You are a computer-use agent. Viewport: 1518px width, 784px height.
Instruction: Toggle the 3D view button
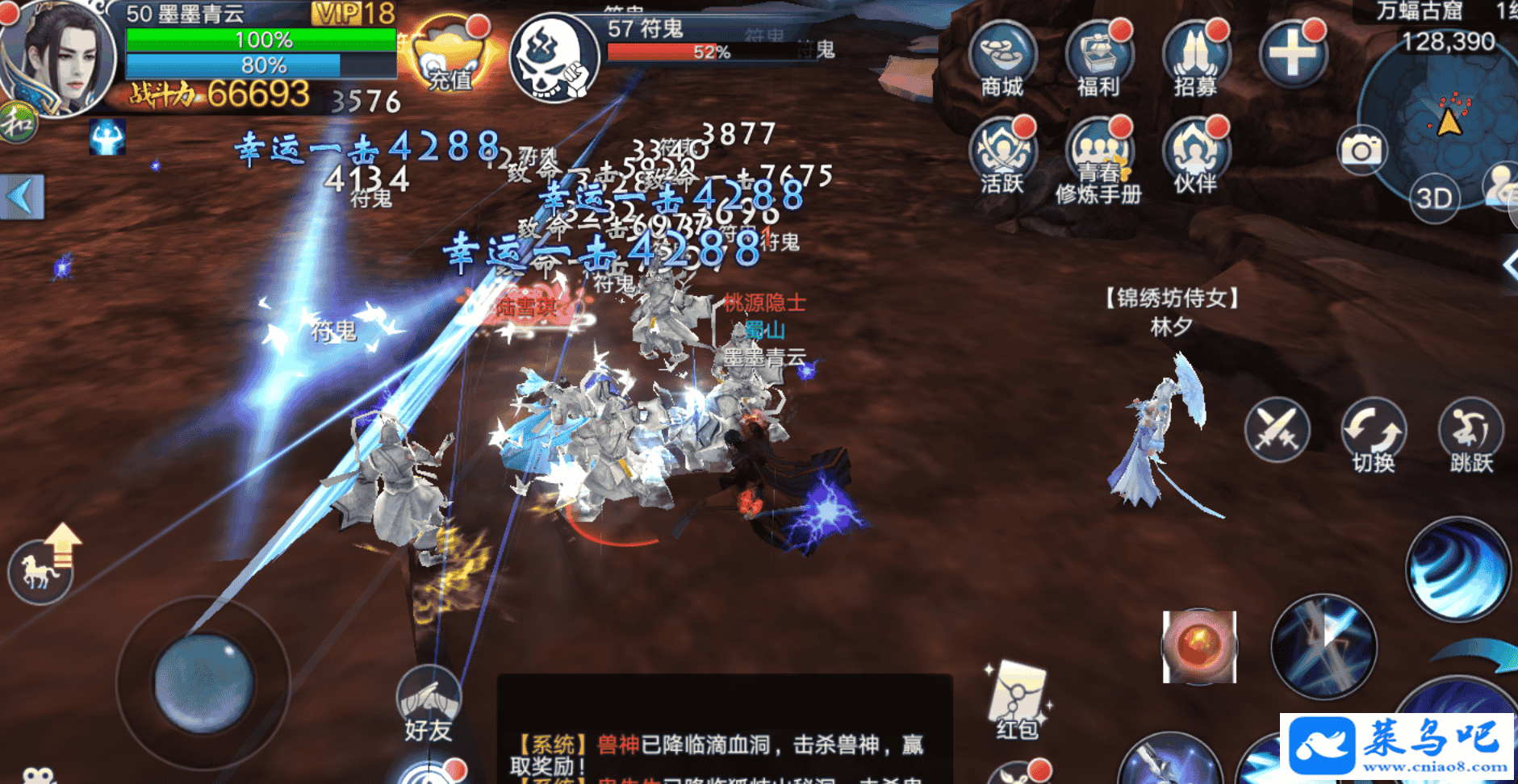click(1434, 198)
